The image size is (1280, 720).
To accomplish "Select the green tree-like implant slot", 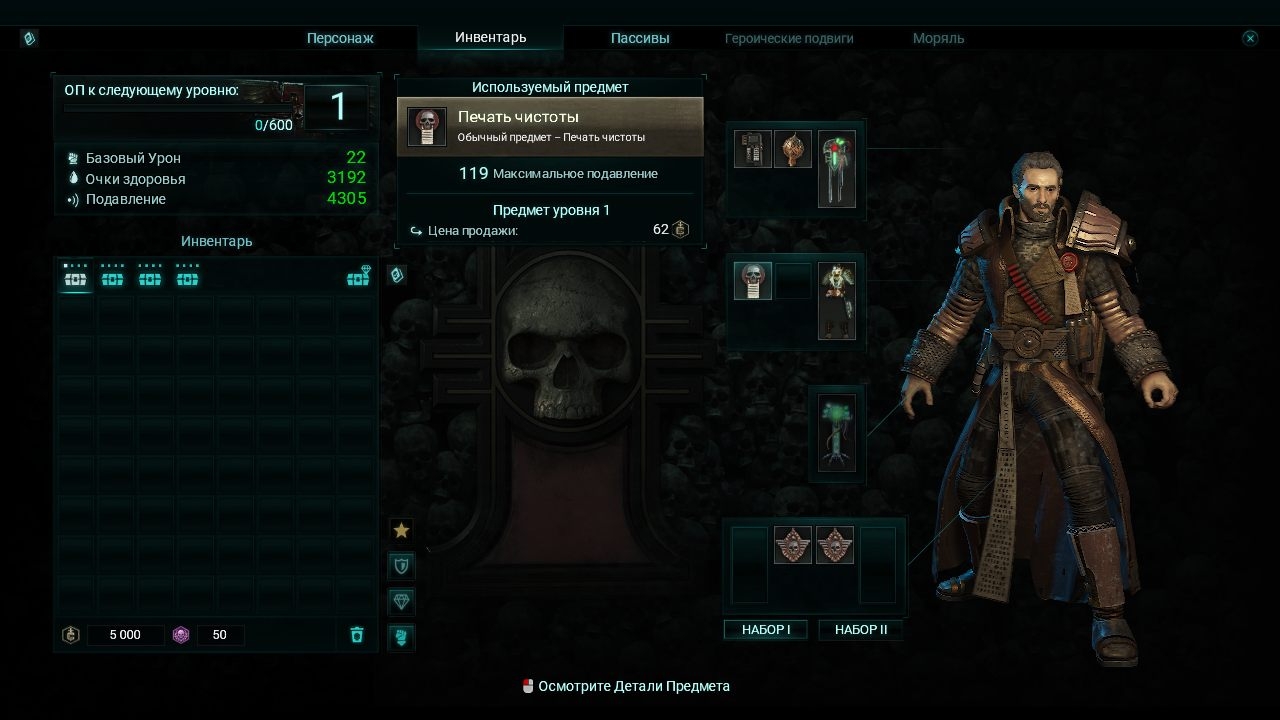I will click(x=836, y=433).
